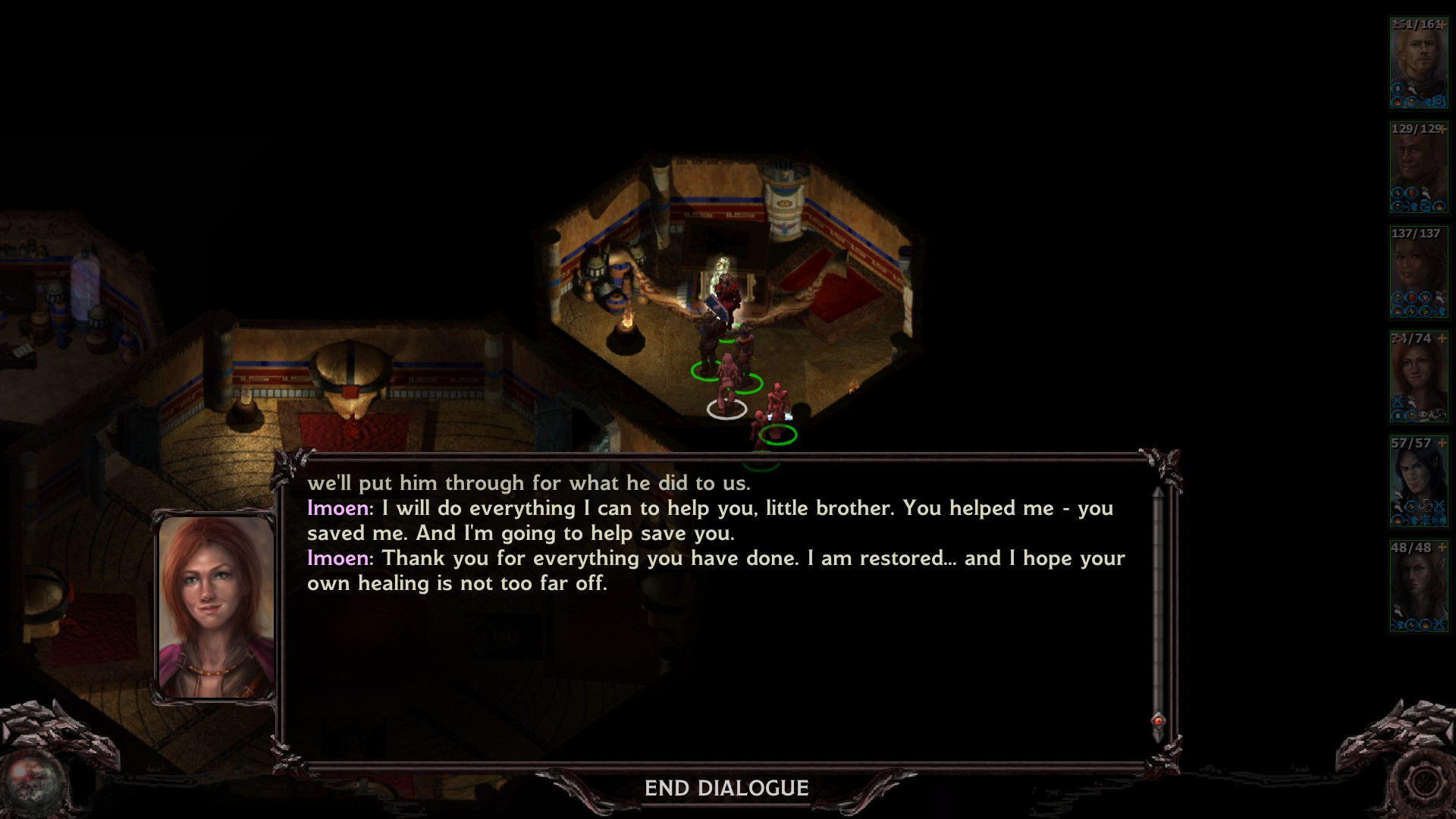Select the red-haired woman's party portrait
Screen dimensions: 1456x819
1418,377
